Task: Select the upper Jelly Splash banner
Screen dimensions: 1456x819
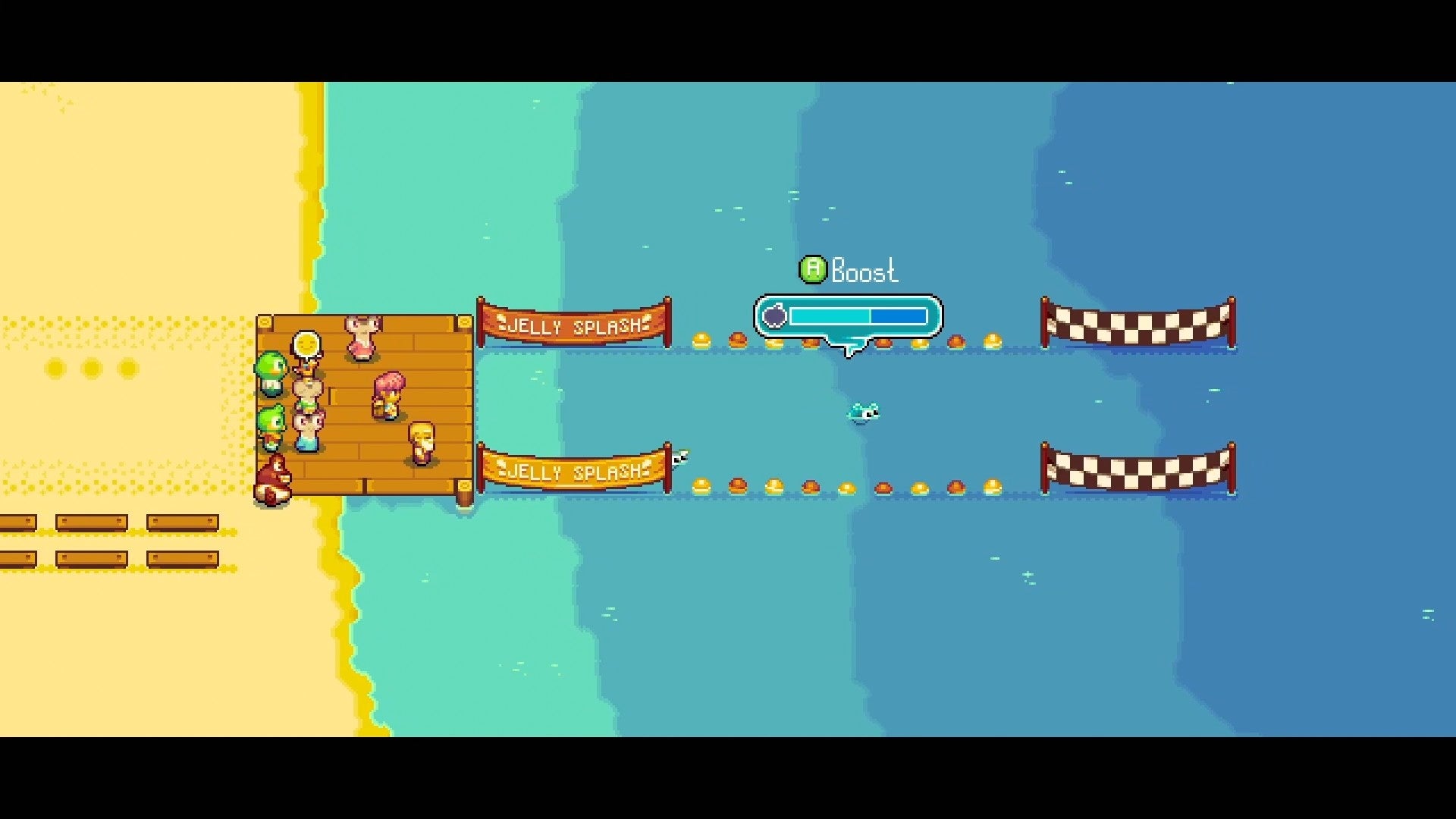Action: (573, 322)
